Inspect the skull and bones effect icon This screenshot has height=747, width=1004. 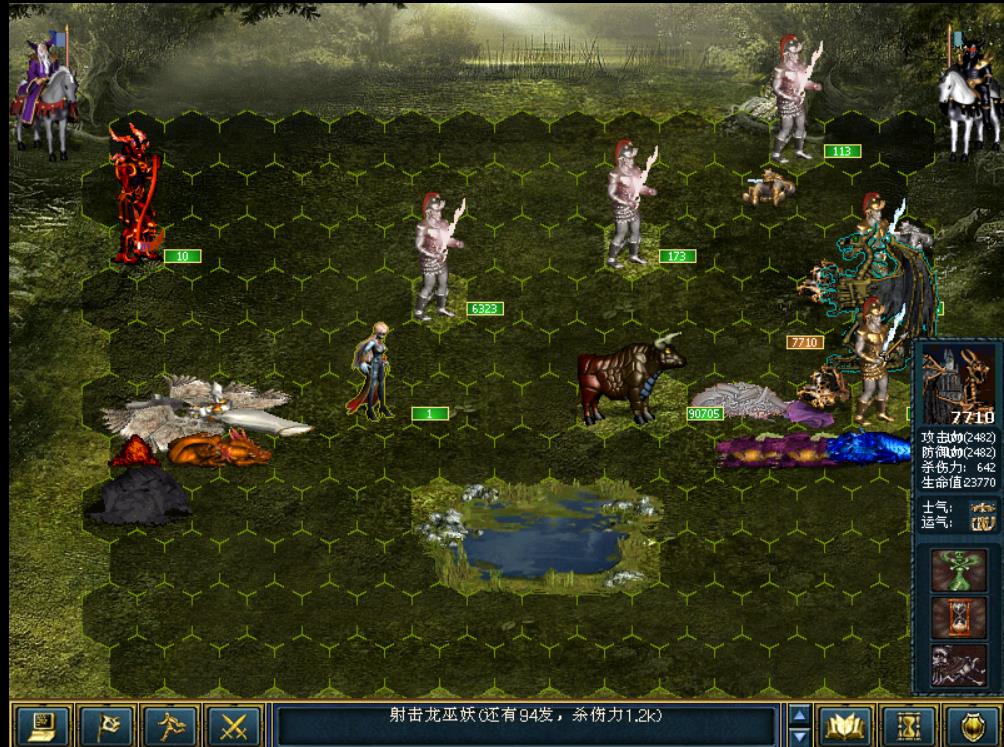[x=958, y=664]
